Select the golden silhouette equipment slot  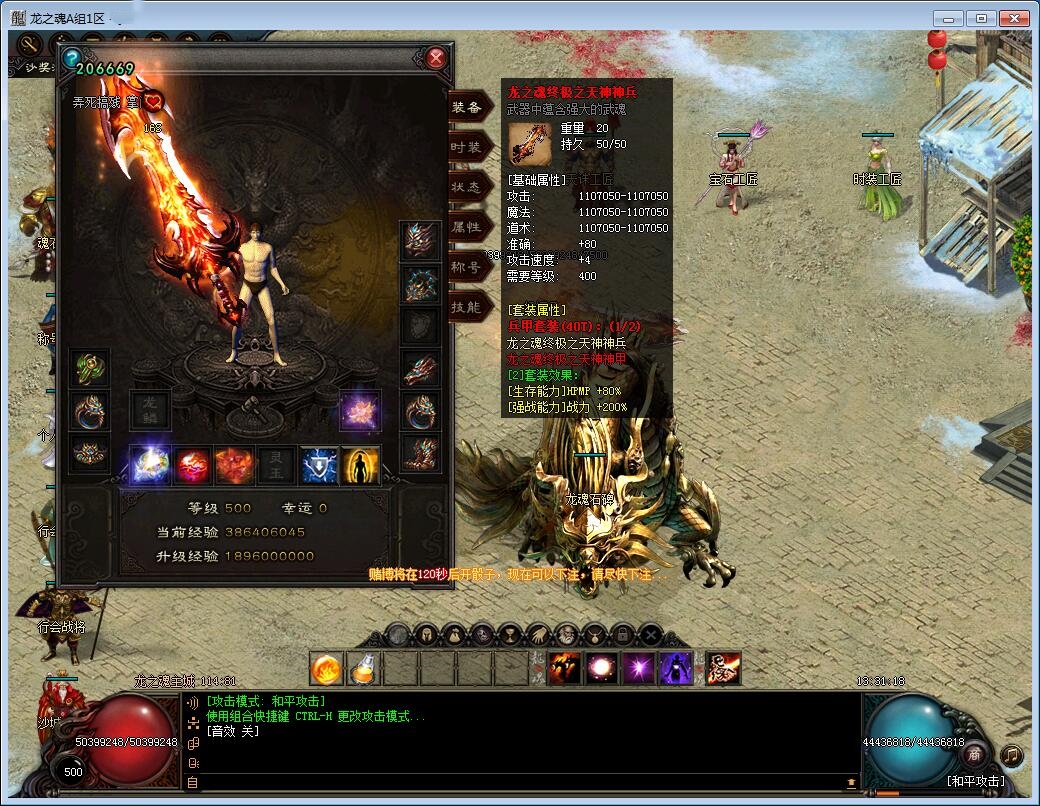click(360, 465)
